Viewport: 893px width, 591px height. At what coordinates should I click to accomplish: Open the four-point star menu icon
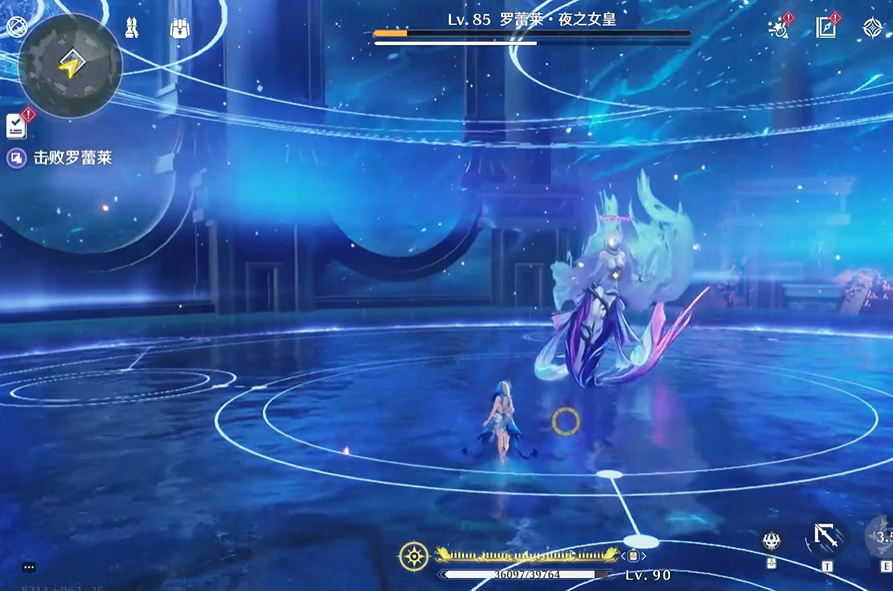872,27
